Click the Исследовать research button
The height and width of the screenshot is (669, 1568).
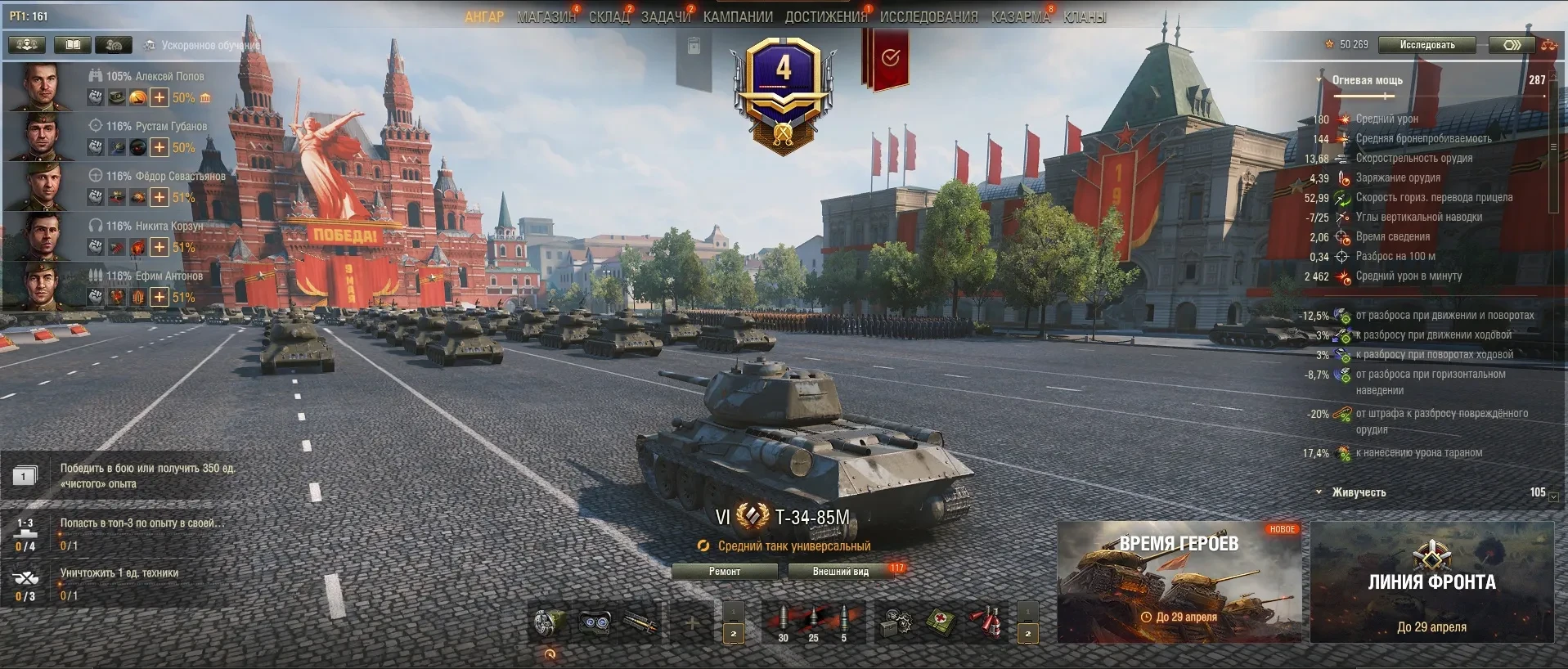(1426, 45)
